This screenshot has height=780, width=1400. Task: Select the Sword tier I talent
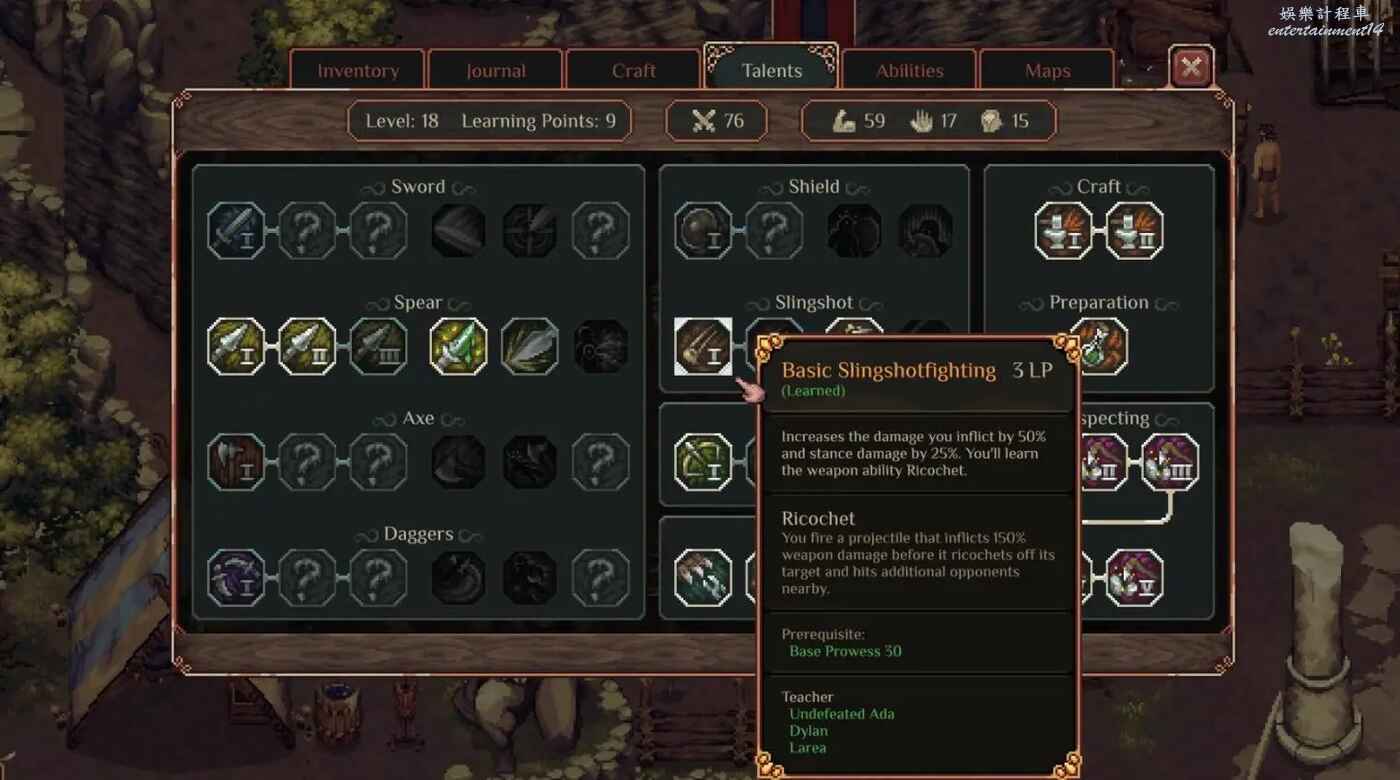[x=237, y=231]
